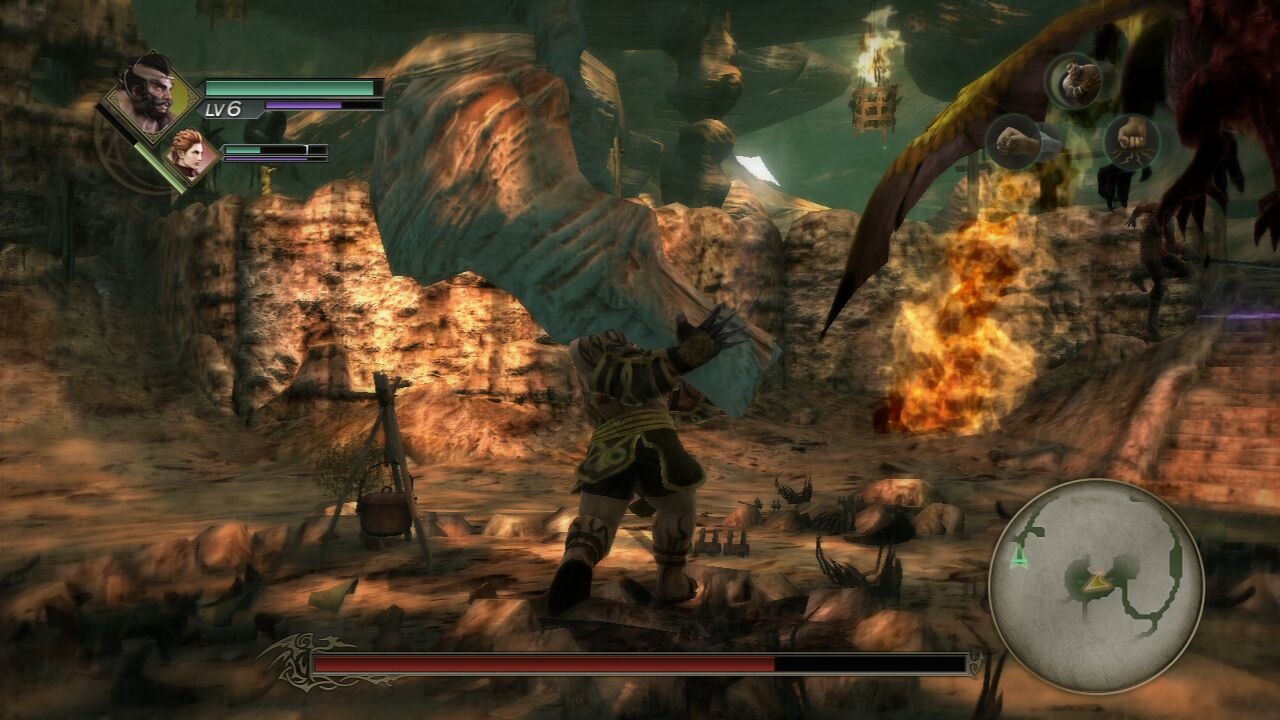Screen dimensions: 1280x720
Task: Activate the clawed gauntlet fist skill
Action: pos(1072,80)
